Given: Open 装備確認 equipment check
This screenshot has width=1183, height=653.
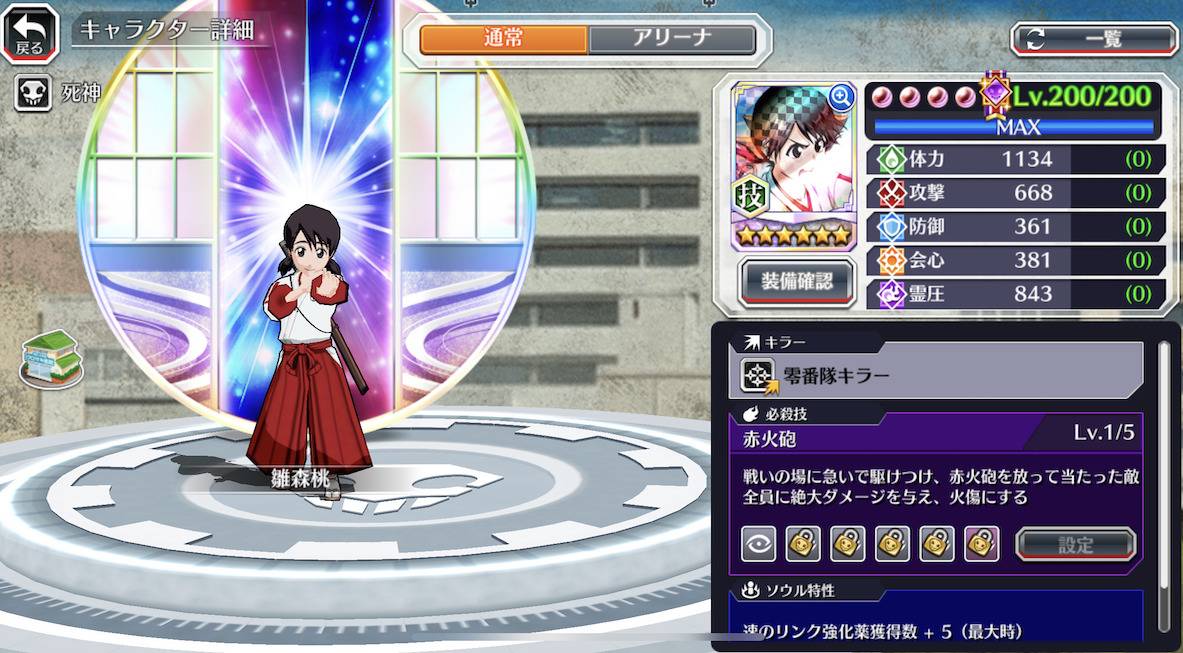Looking at the screenshot, I should point(796,281).
